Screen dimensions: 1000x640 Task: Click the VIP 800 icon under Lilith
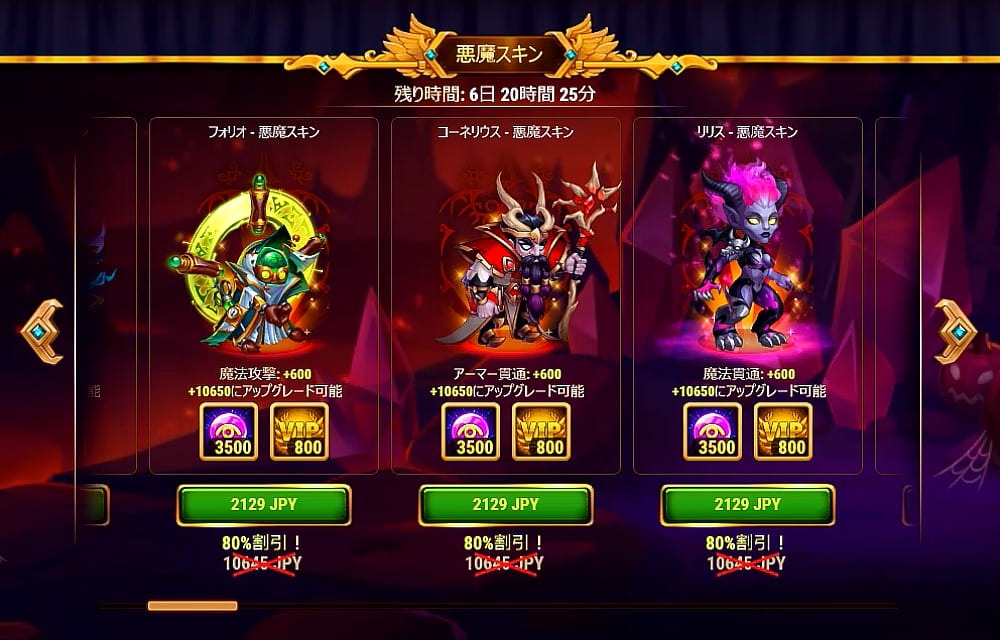783,432
